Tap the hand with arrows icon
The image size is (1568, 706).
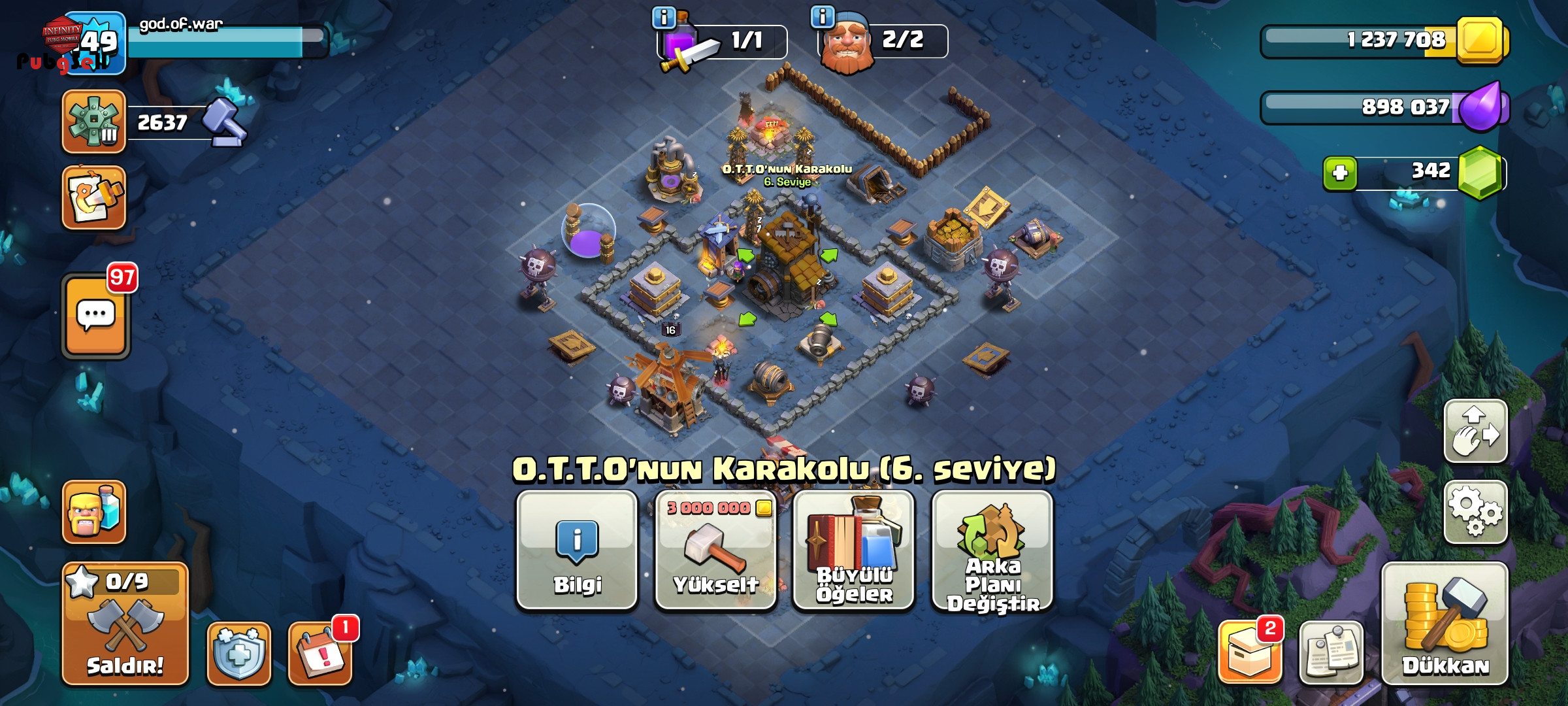click(x=1475, y=431)
